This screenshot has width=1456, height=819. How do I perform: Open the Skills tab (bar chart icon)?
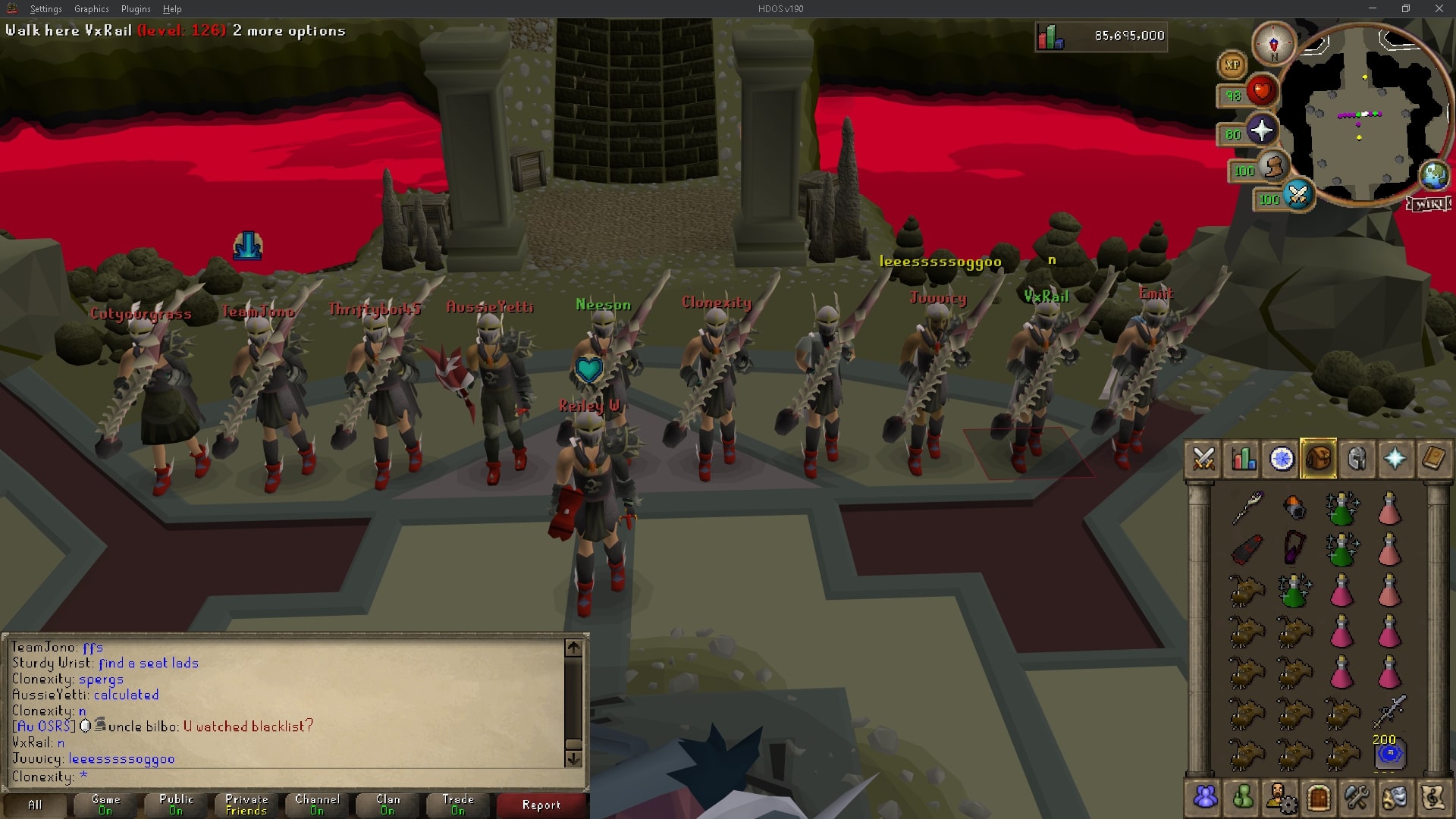1242,459
